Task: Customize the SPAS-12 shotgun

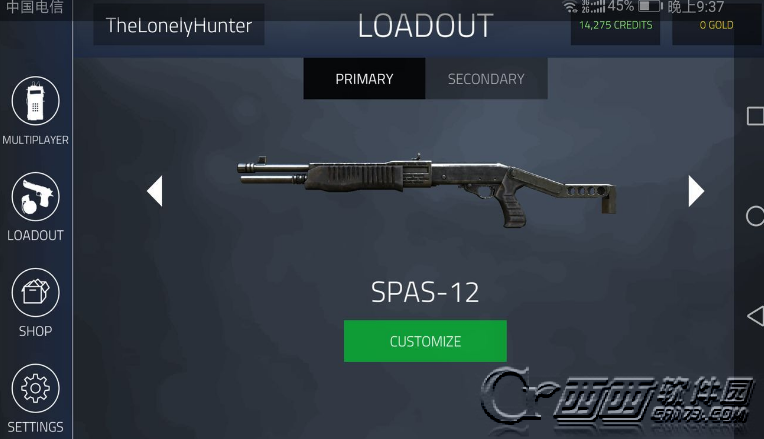Action: [x=425, y=341]
